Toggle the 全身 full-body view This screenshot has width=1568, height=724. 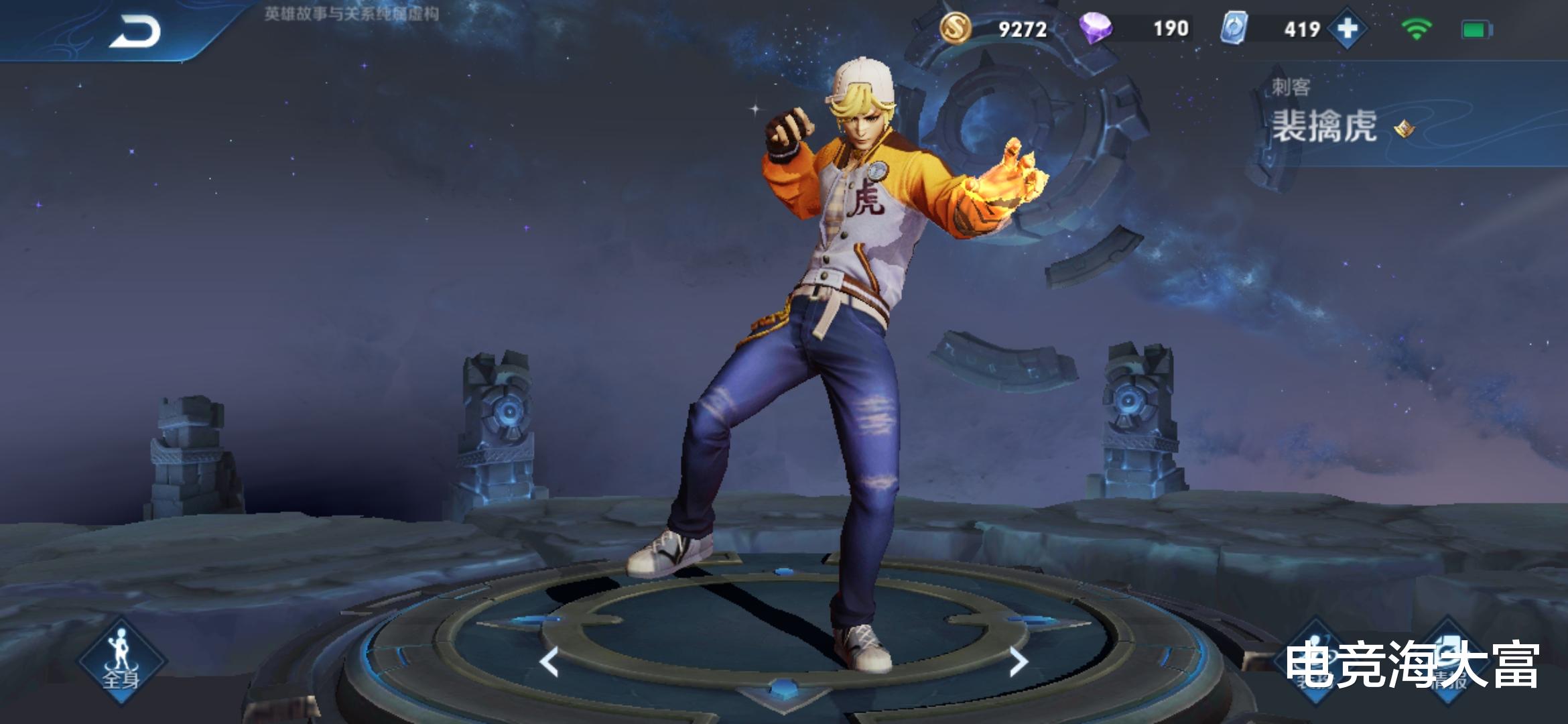coord(121,660)
